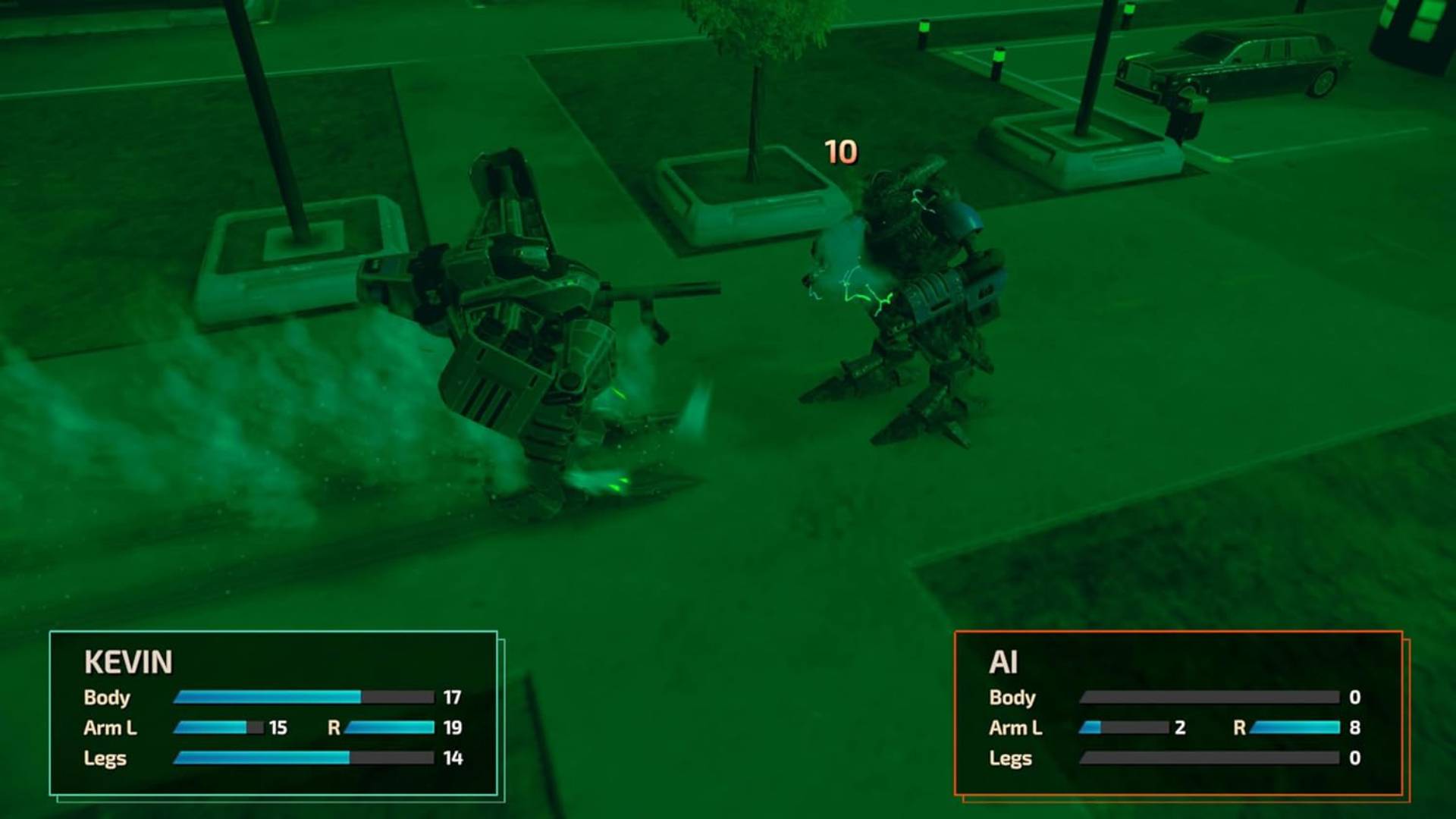Click KEVIN's Legs health bar
The width and height of the screenshot is (1456, 819).
pyautogui.click(x=303, y=758)
